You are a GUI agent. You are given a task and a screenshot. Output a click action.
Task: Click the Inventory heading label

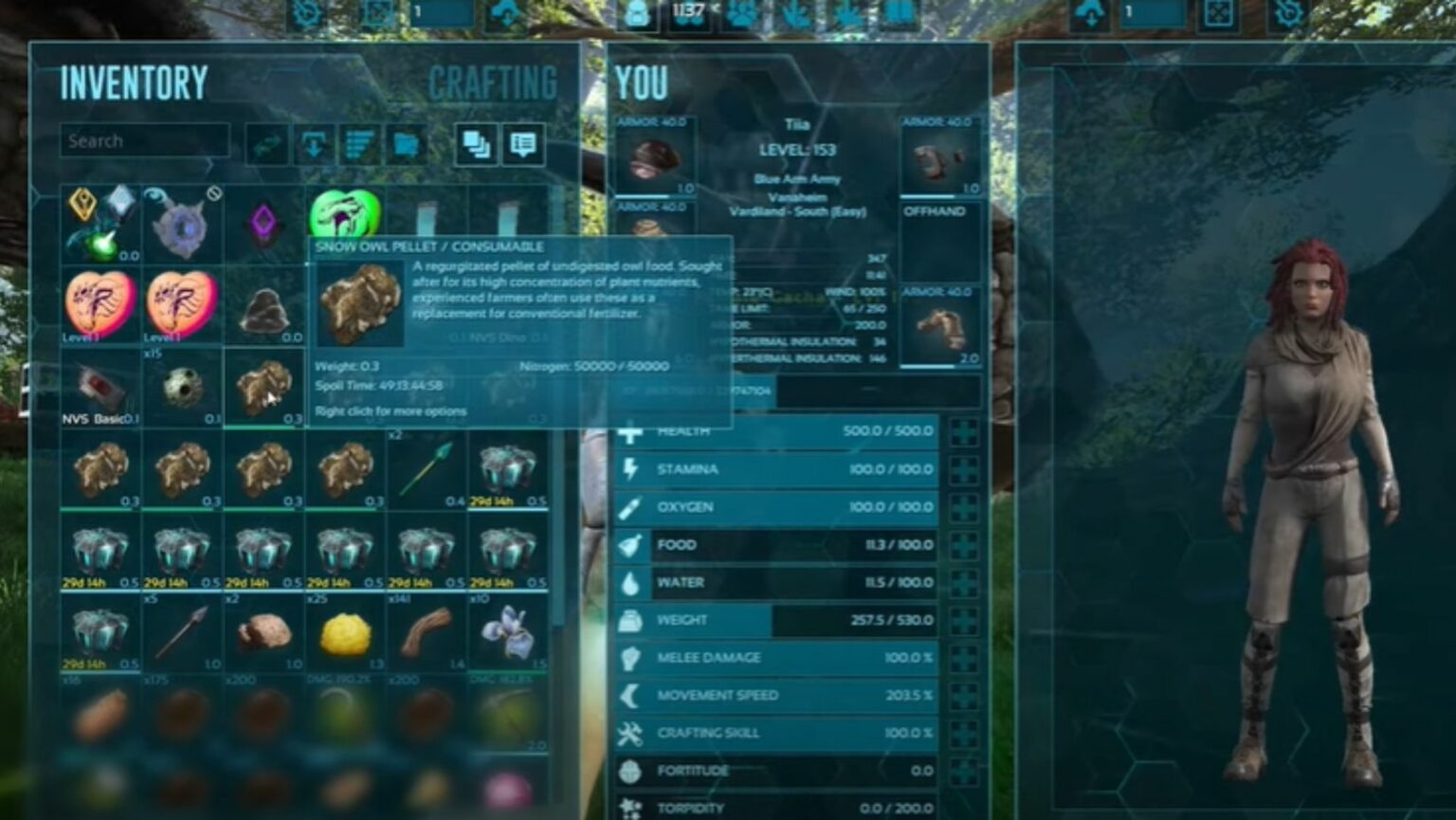(x=133, y=82)
